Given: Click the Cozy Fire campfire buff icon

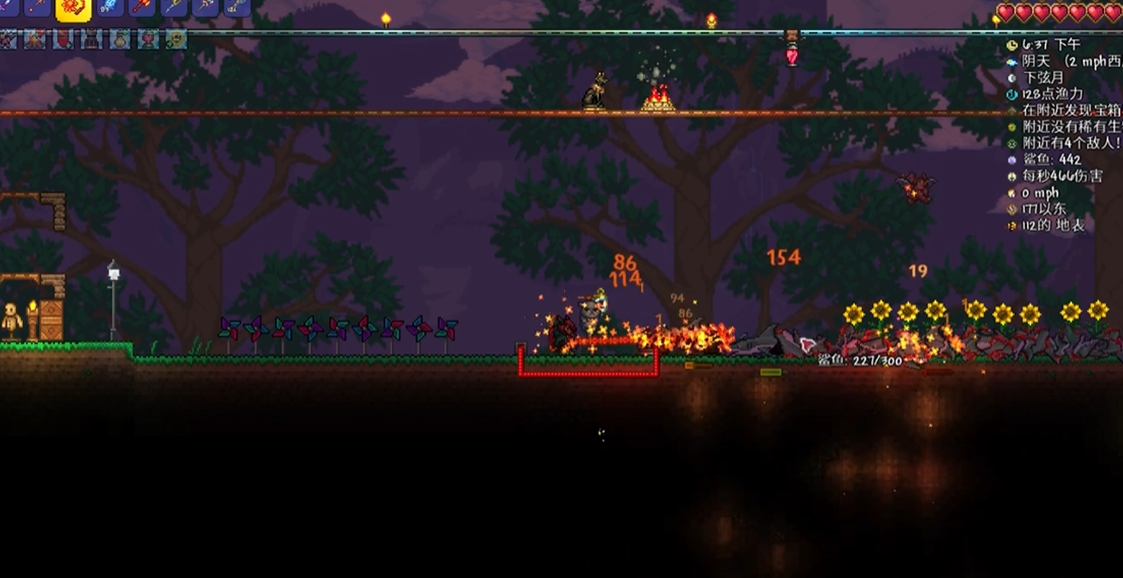Looking at the screenshot, I should 35,40.
